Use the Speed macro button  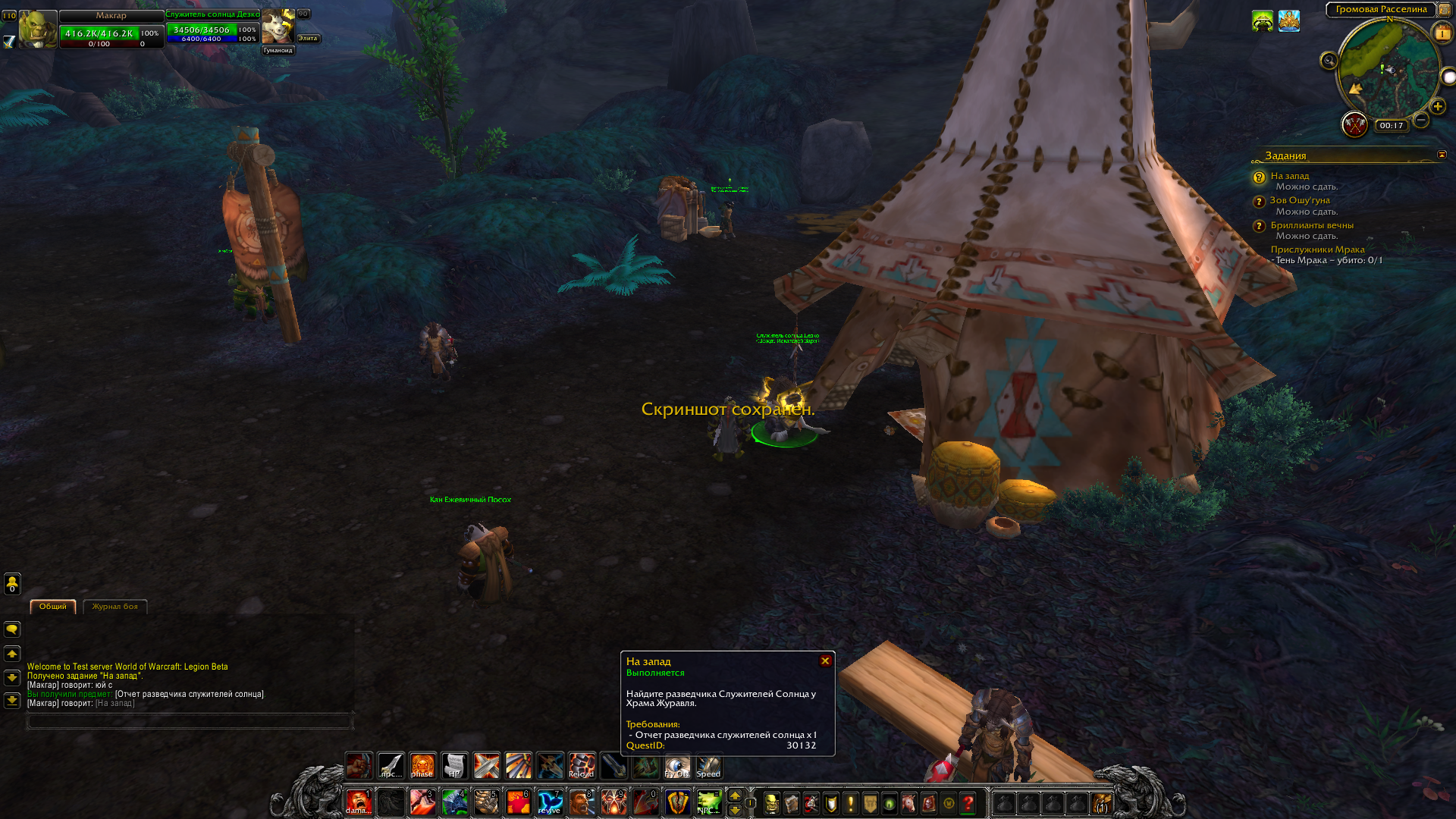[x=708, y=766]
